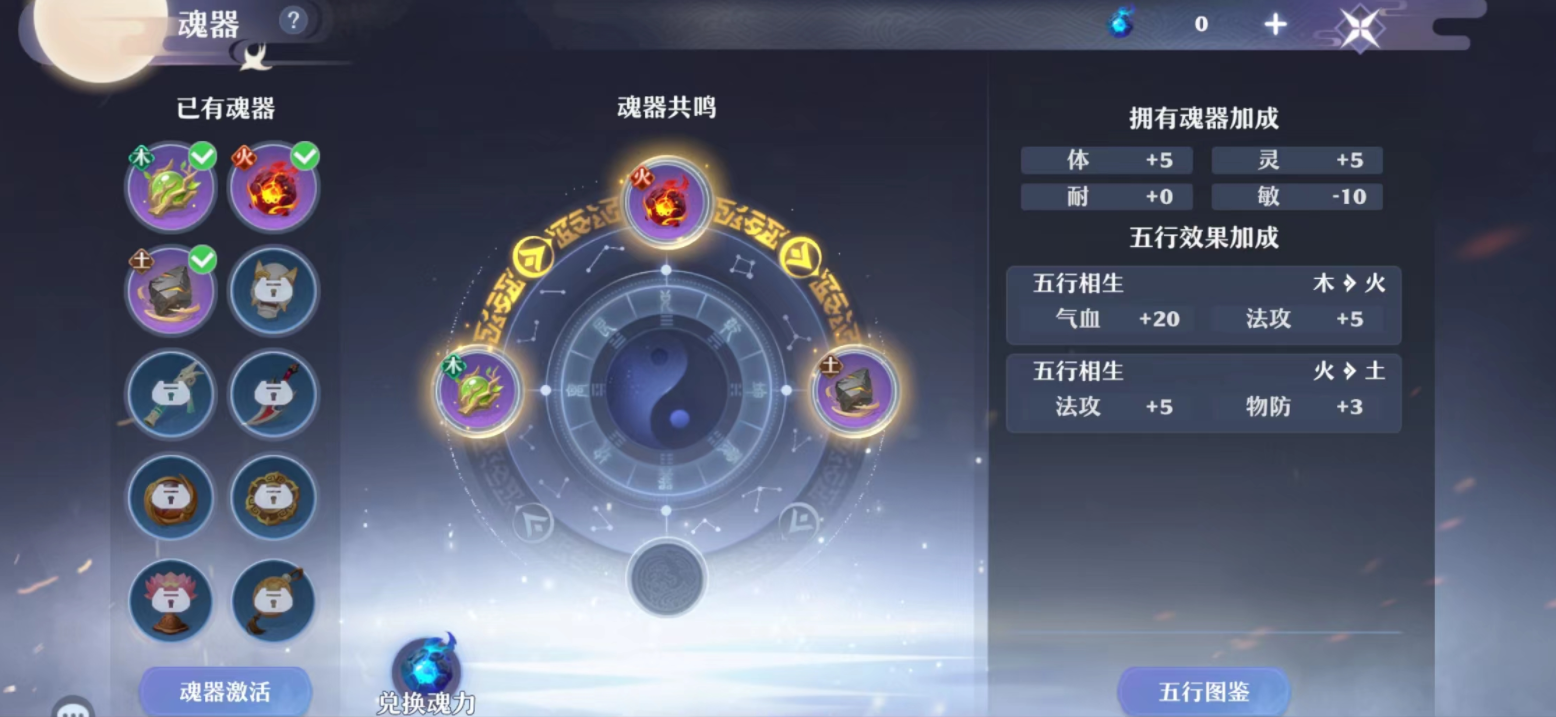Screen dimensions: 1556x717
Task: Select the locked horned helmet artifact
Action: pos(273,291)
